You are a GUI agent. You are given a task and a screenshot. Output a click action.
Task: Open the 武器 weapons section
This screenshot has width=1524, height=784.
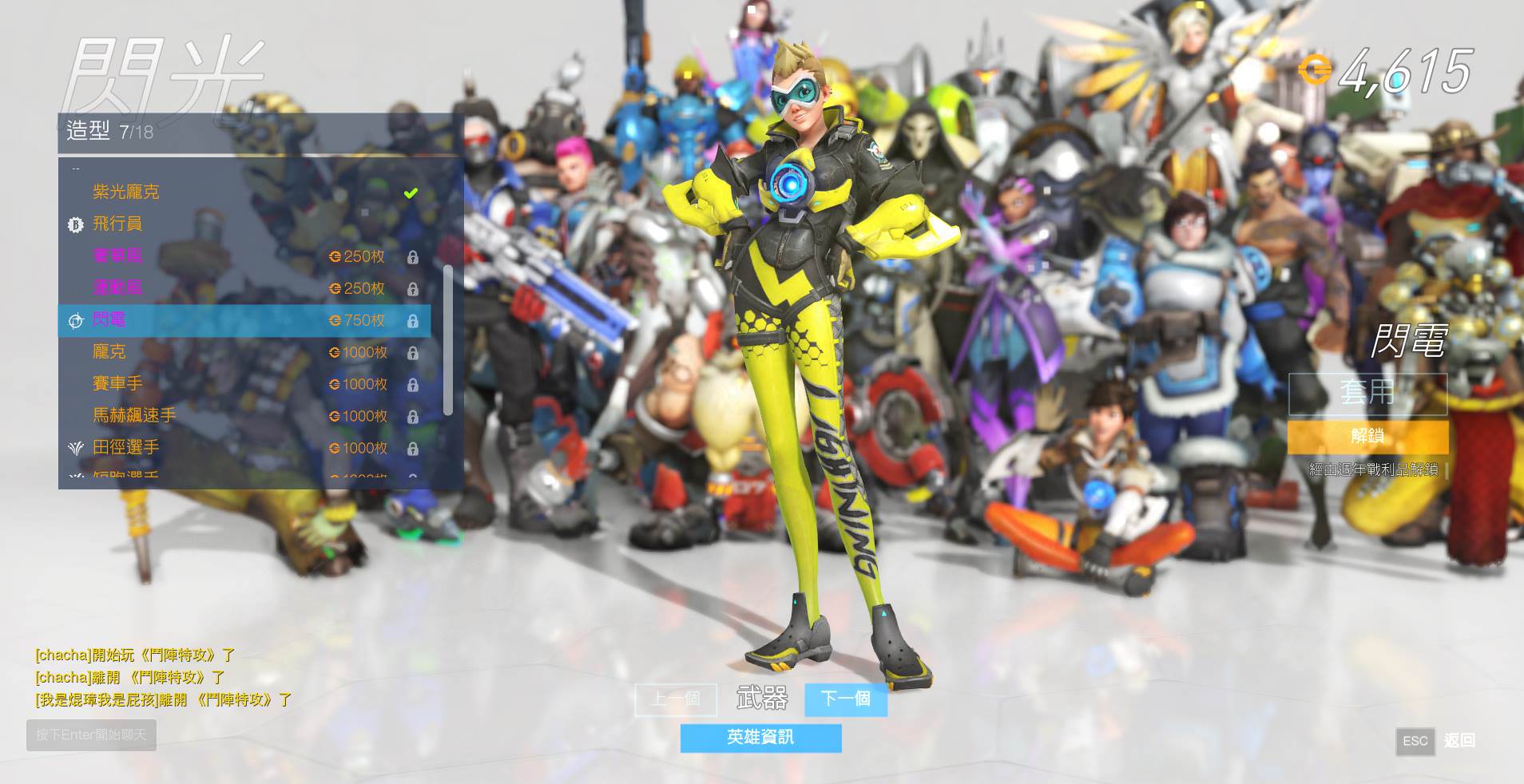pos(761,699)
